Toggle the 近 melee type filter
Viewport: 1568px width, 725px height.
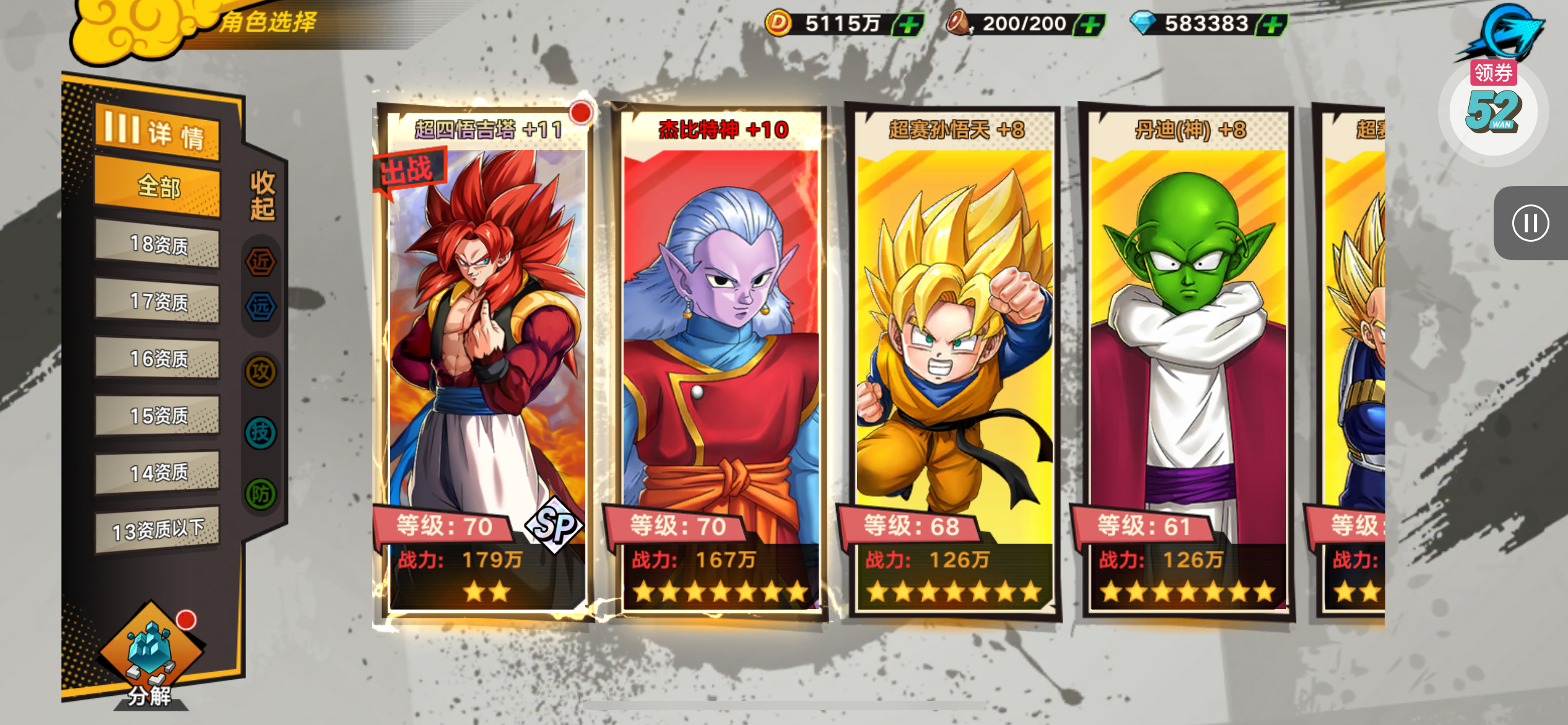(x=261, y=261)
